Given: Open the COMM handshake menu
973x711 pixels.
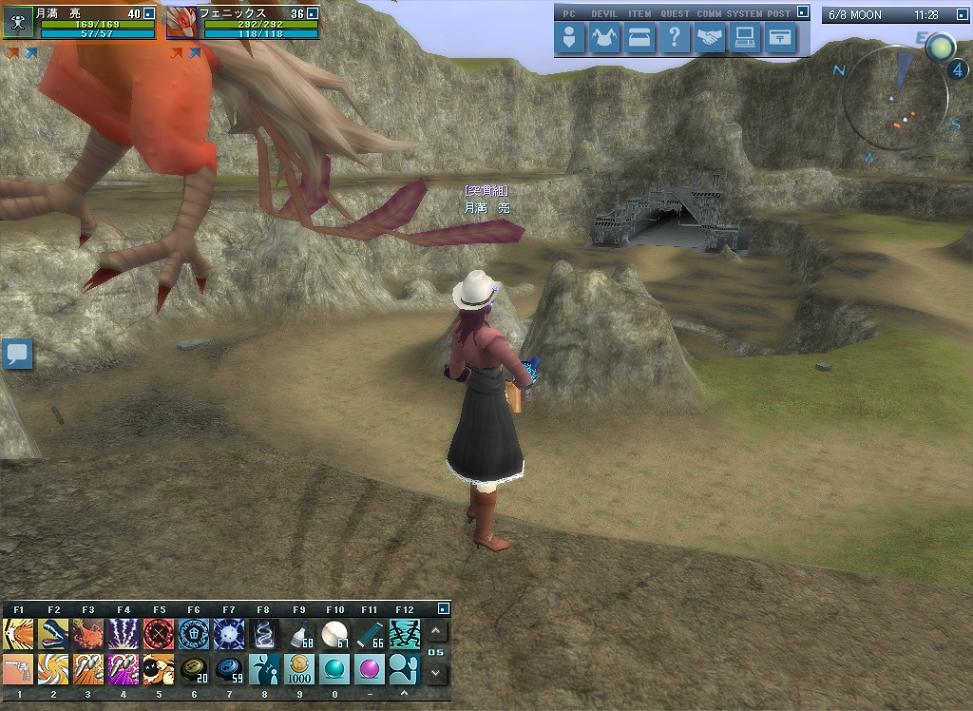Looking at the screenshot, I should pos(711,38).
